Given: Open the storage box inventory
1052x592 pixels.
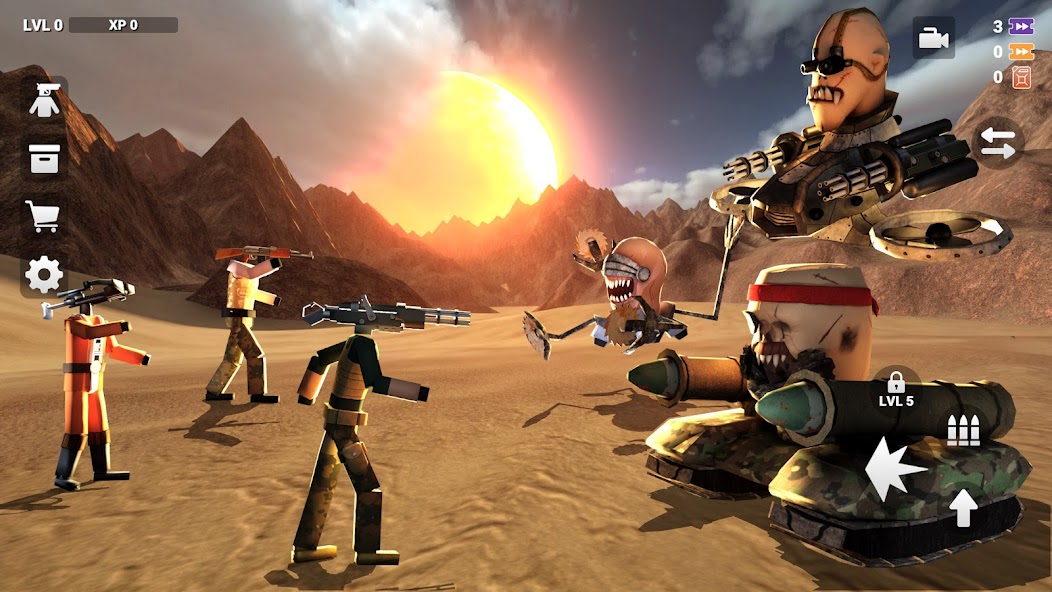Looking at the screenshot, I should (44, 158).
